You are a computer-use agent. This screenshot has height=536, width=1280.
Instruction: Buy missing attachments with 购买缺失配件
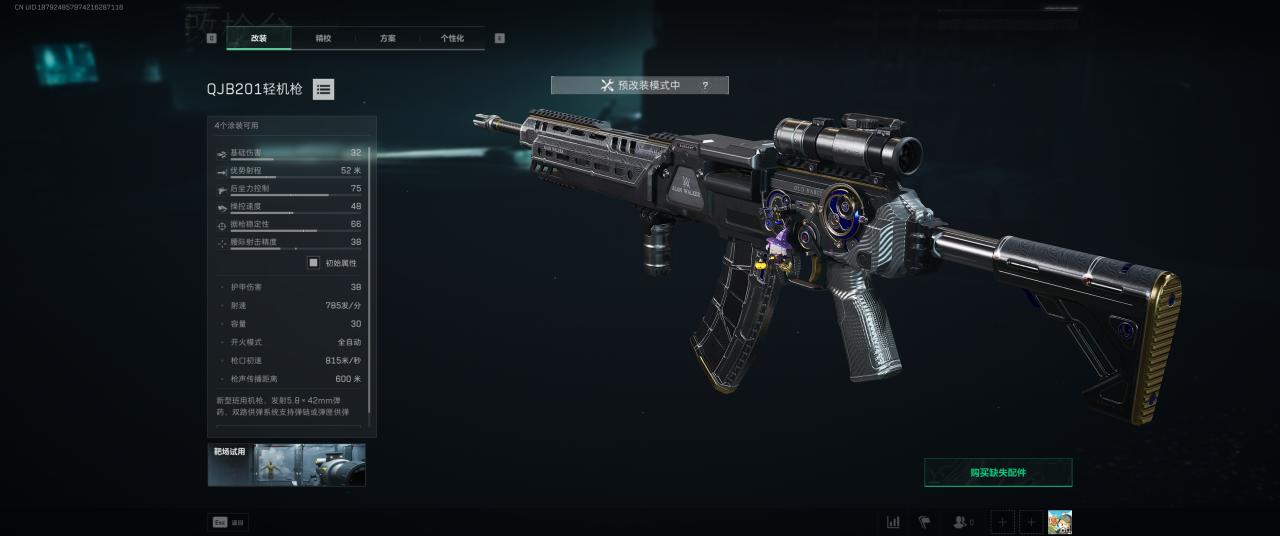(x=997, y=472)
